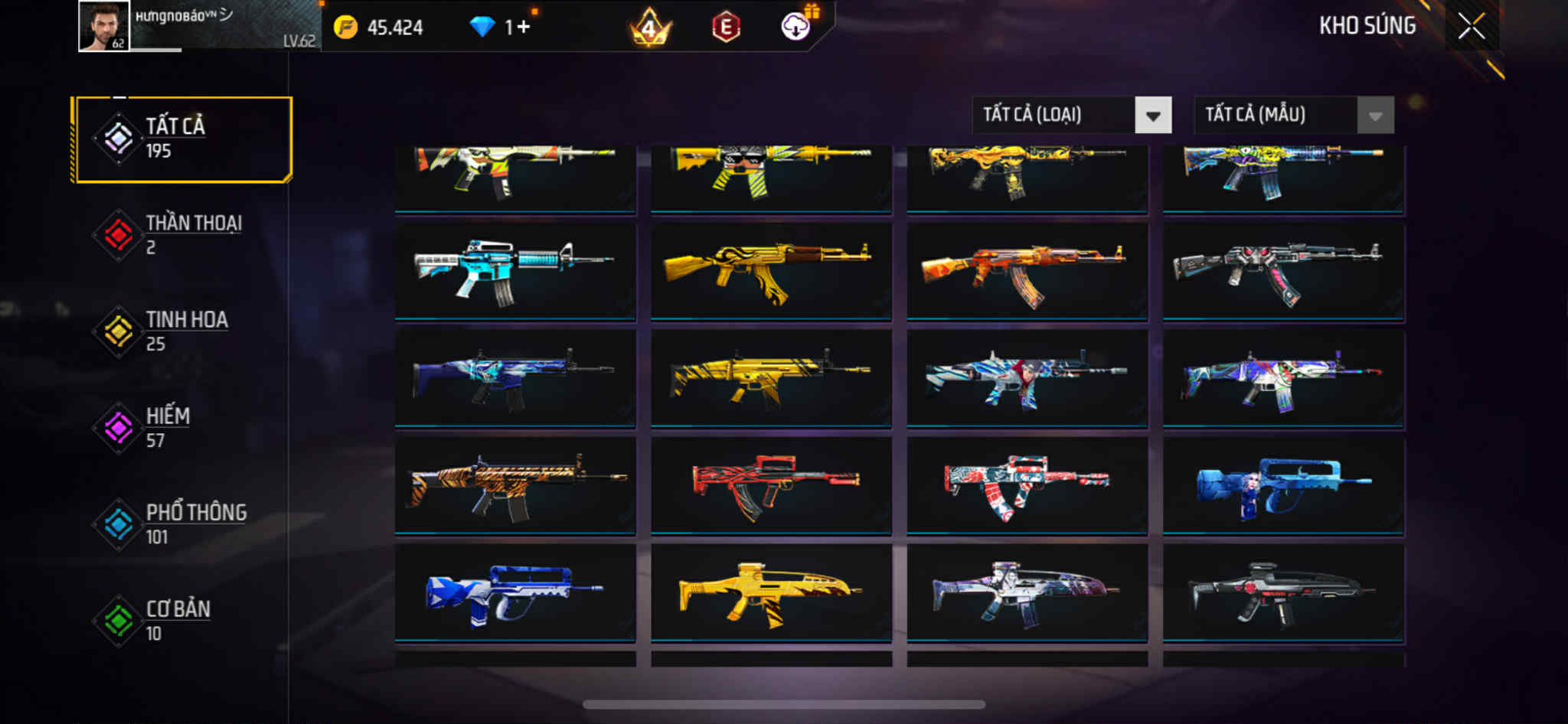Open the Tinh Hoa weapon category

coord(182,331)
